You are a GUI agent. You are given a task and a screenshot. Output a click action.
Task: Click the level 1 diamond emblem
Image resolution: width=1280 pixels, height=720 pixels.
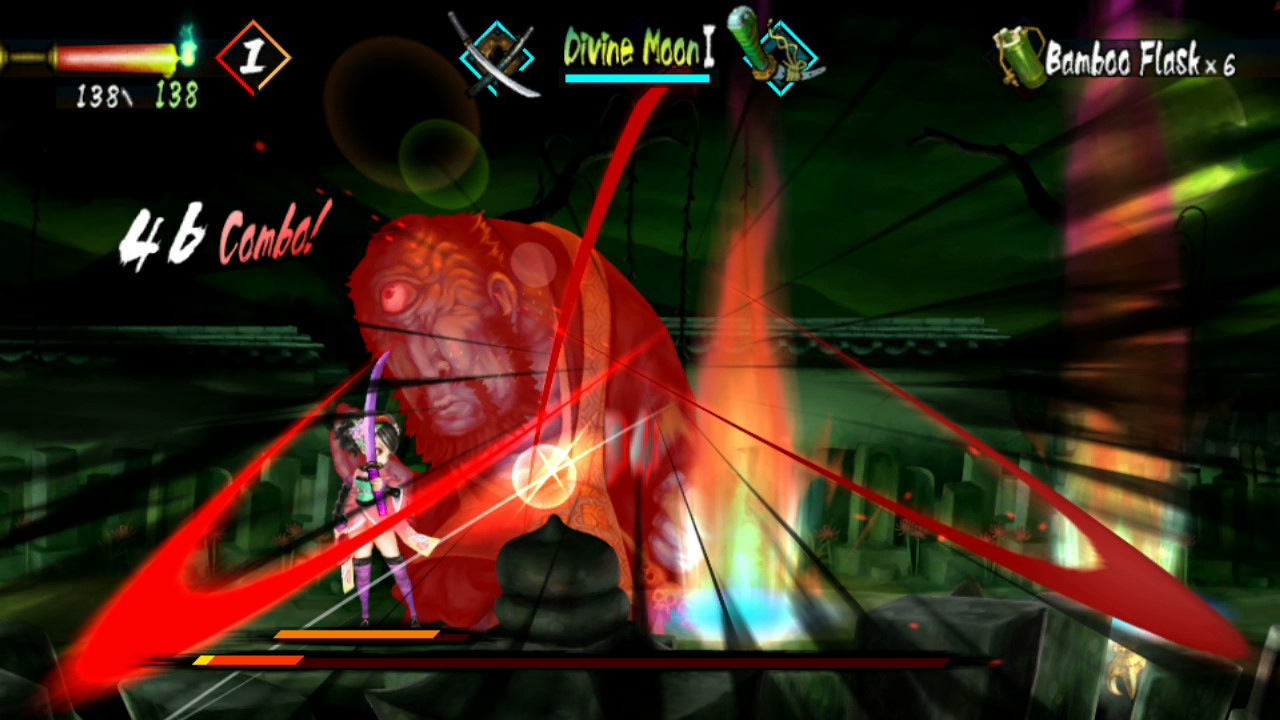pyautogui.click(x=253, y=56)
